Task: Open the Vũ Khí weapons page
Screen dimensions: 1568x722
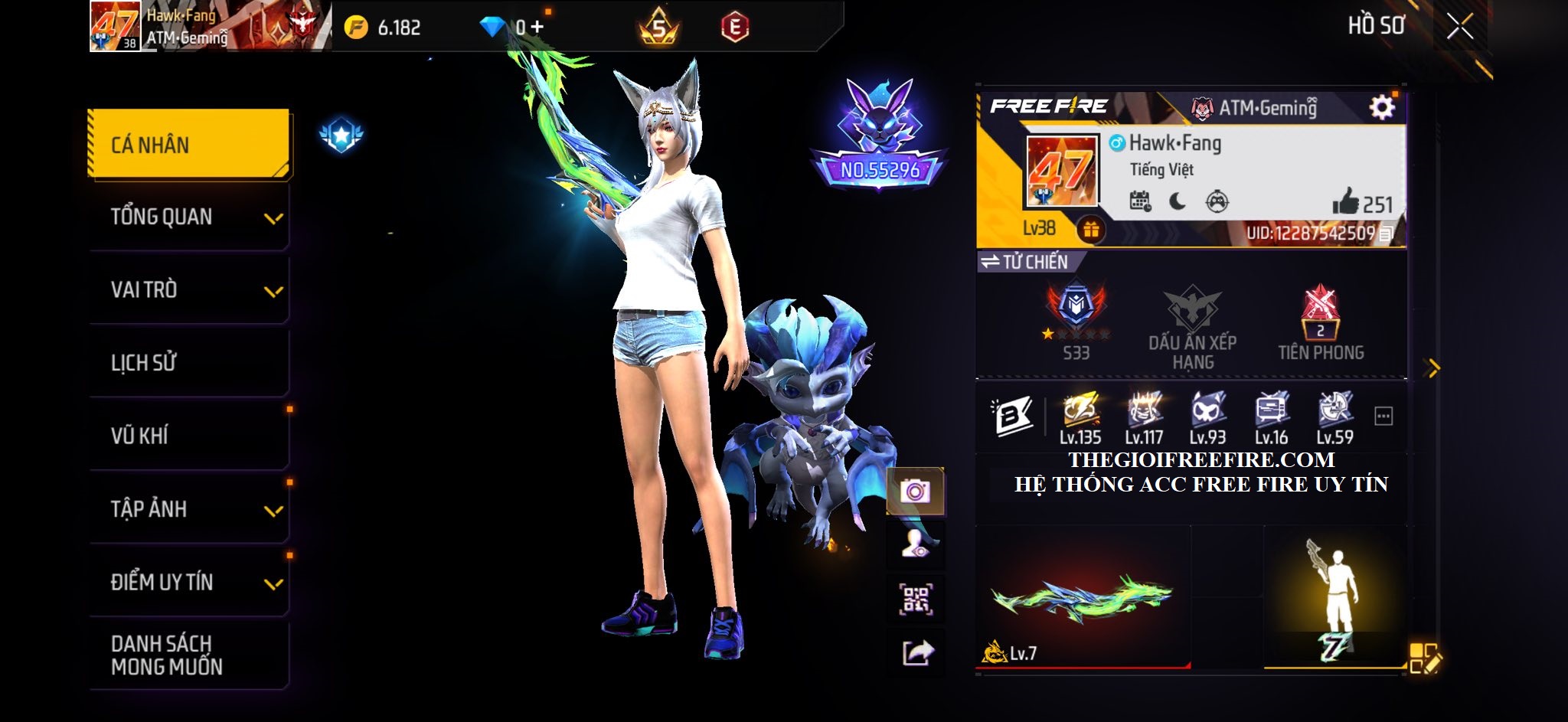Action: coord(189,436)
